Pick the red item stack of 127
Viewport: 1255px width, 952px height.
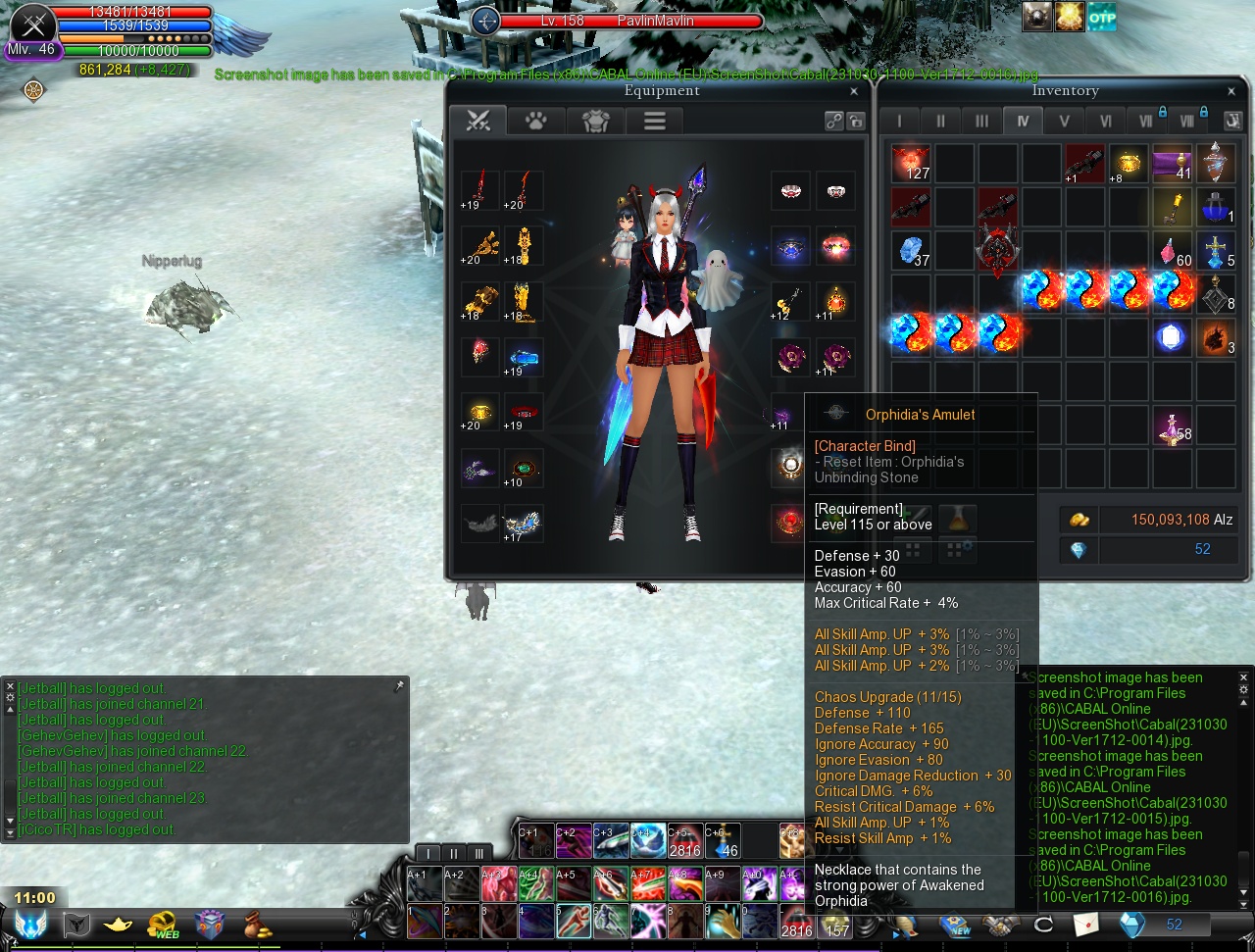[x=911, y=163]
